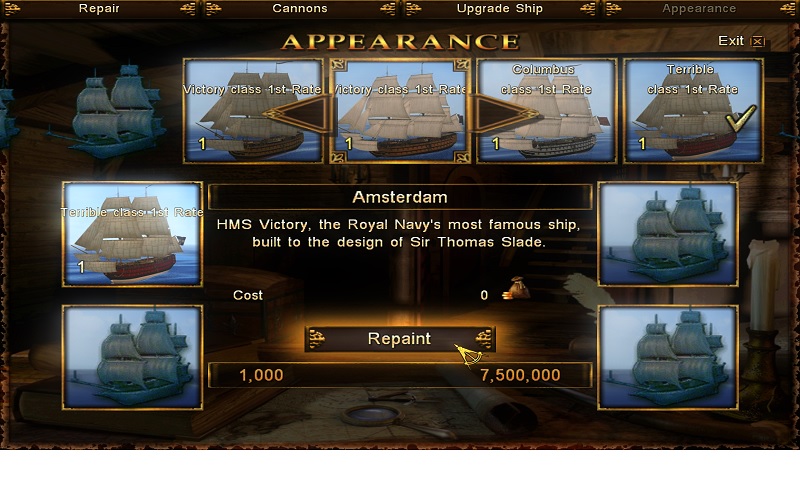Select the checkmarked Terrible class ship thumbnail

693,110
